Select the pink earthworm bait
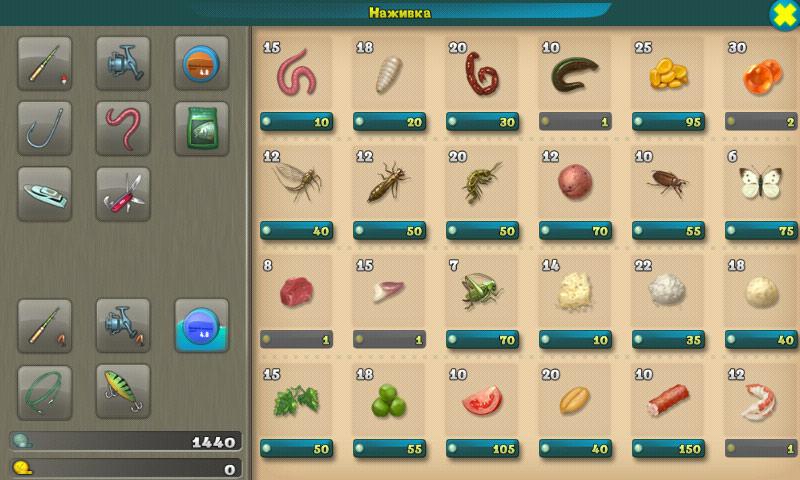The width and height of the screenshot is (800, 480). (x=296, y=75)
